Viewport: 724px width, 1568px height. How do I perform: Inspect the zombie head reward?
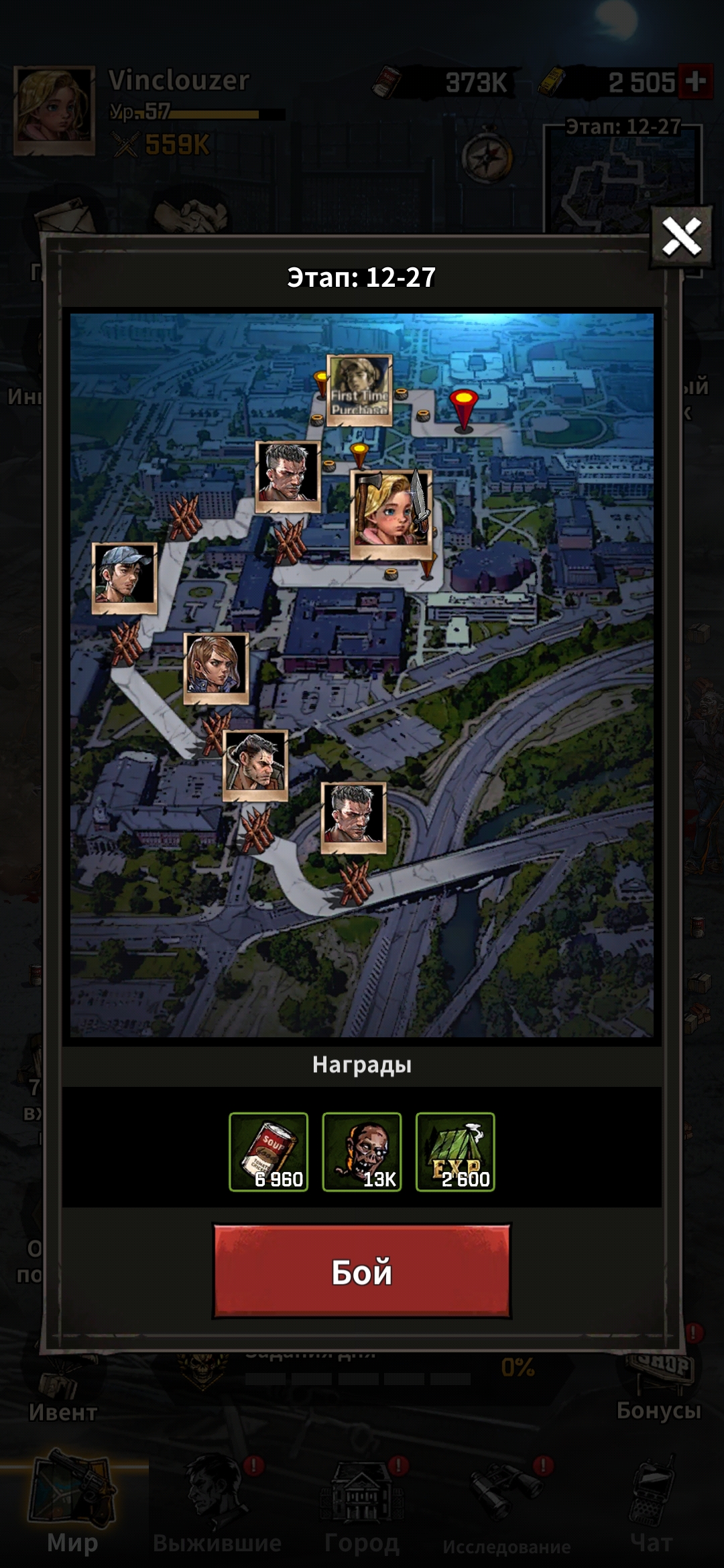point(362,1152)
